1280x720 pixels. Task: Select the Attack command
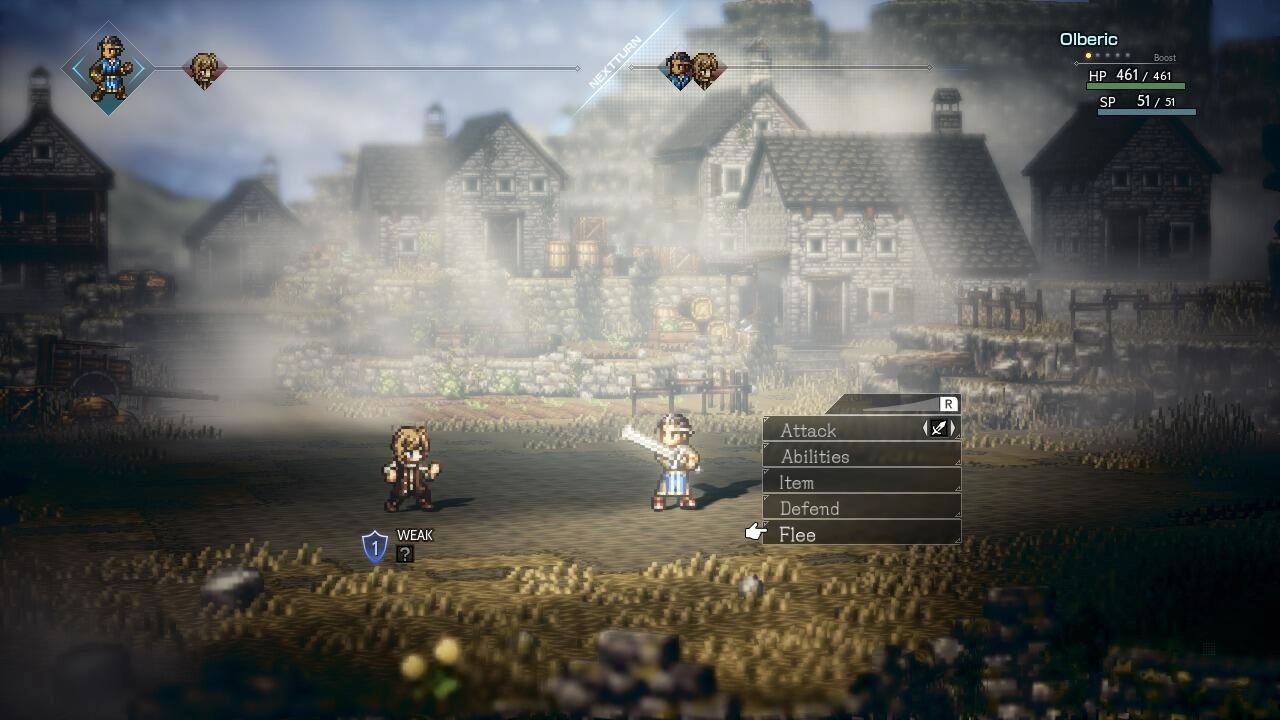click(x=810, y=430)
